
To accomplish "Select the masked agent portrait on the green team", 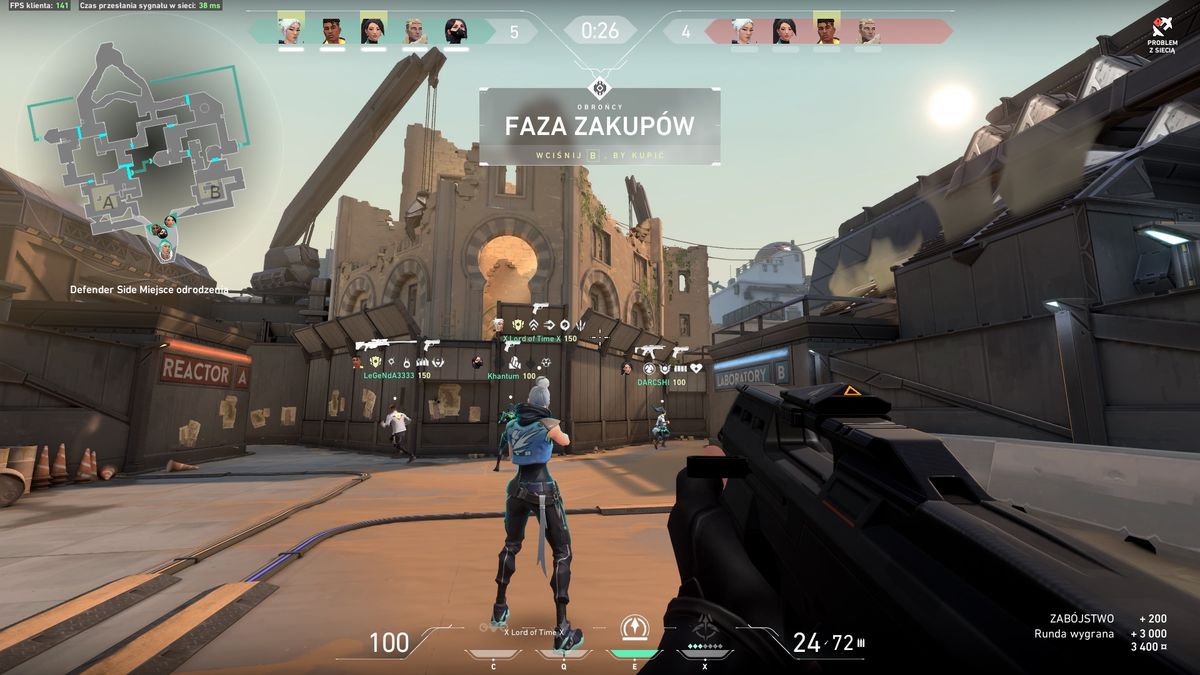I will (455, 31).
